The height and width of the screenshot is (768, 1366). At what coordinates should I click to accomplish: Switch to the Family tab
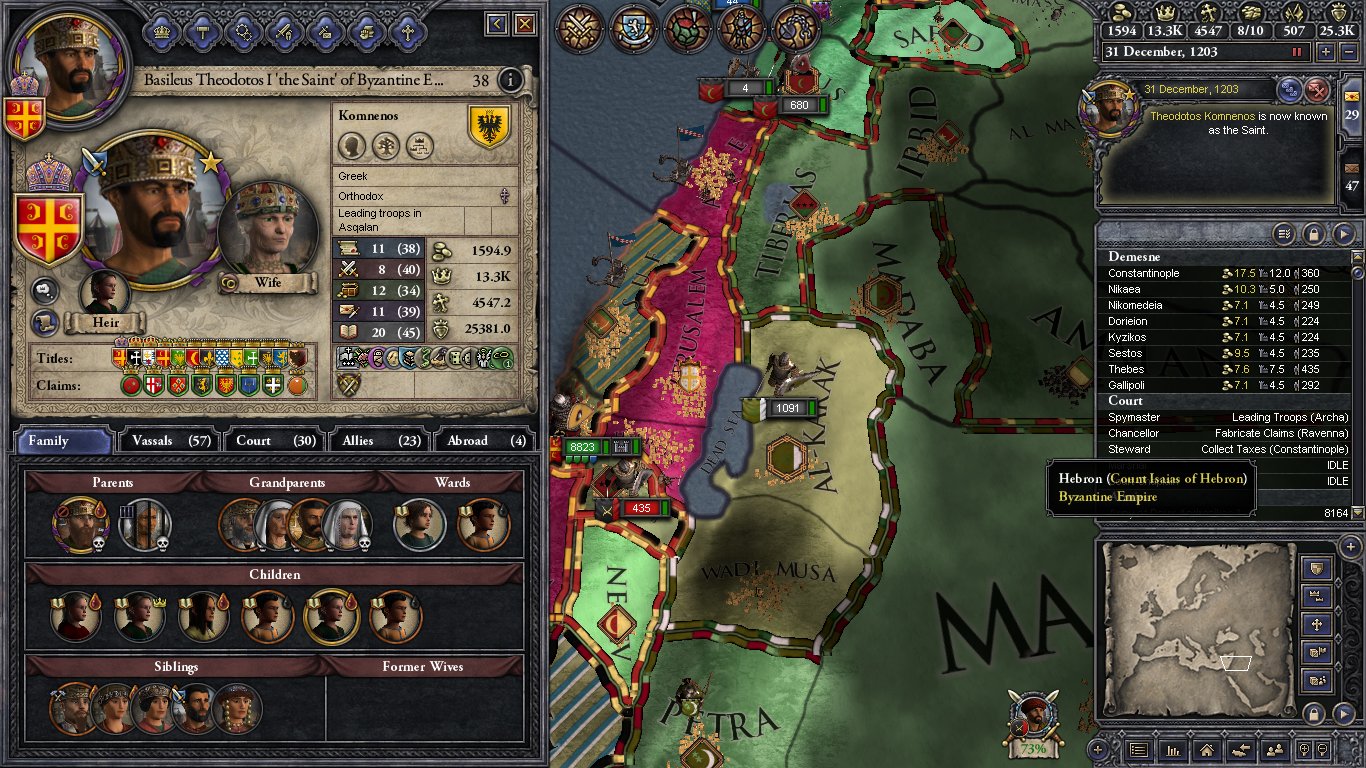coord(62,440)
